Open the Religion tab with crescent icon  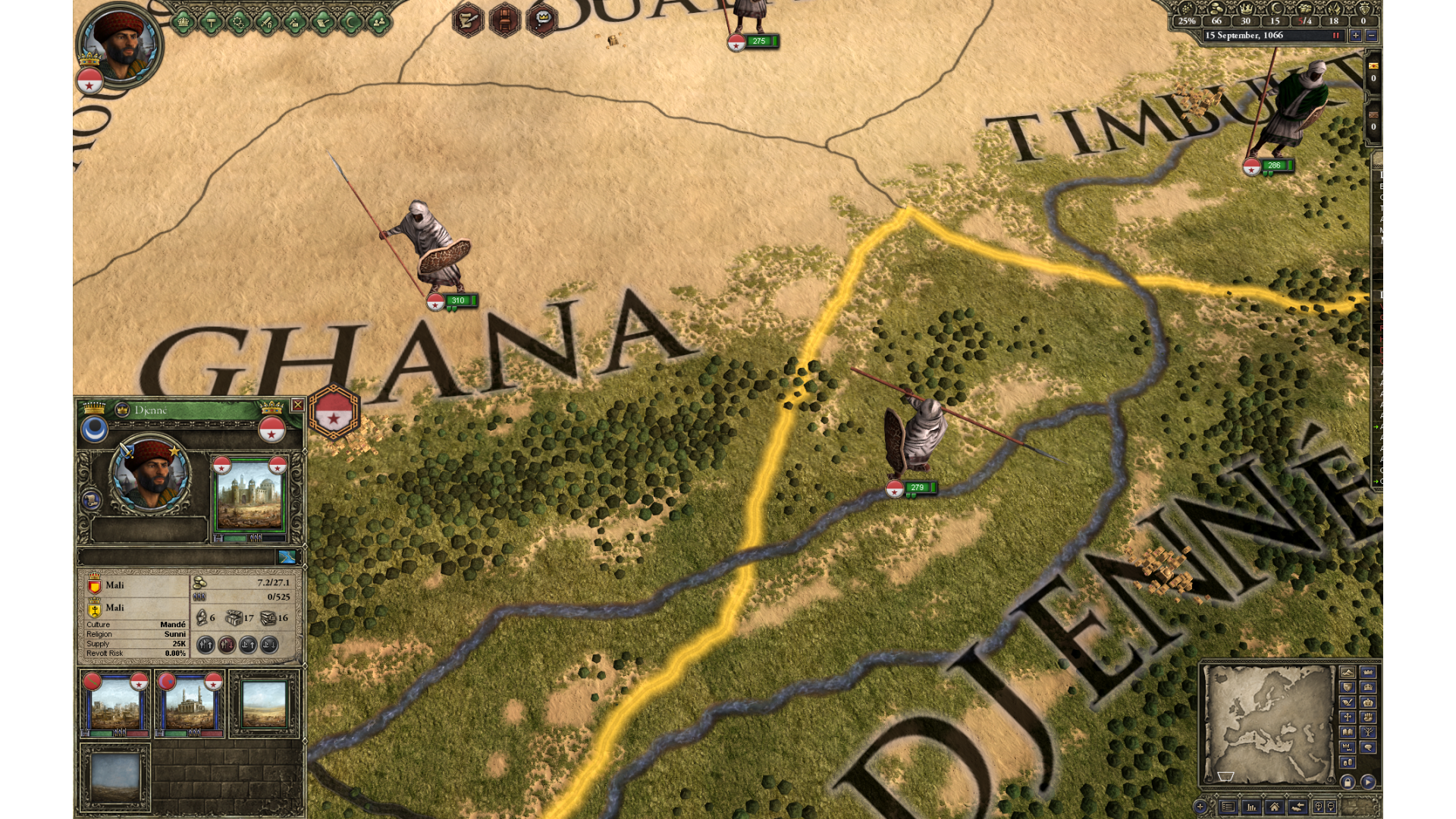coord(350,23)
